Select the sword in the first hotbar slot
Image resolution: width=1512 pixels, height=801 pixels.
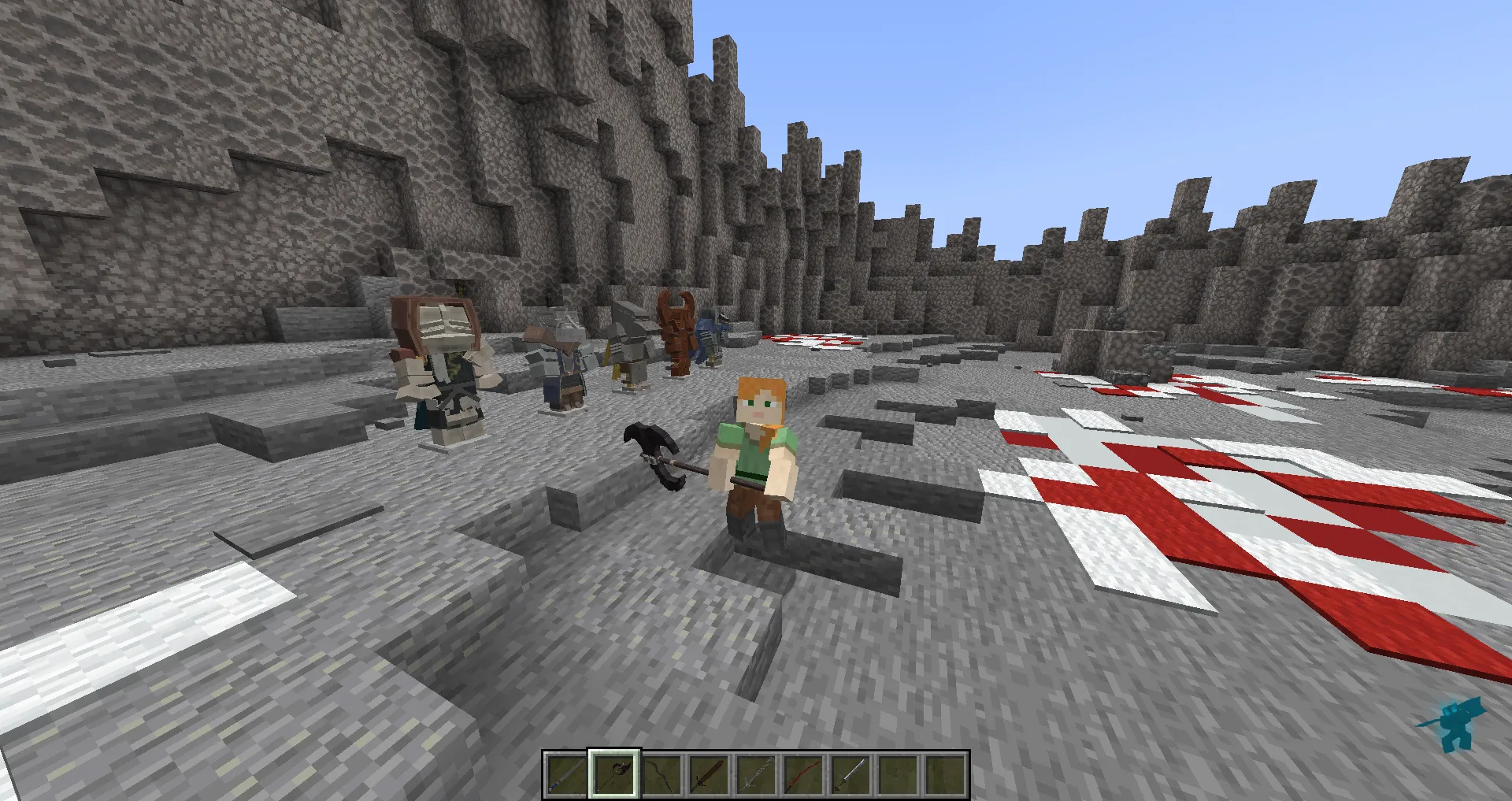[565, 776]
